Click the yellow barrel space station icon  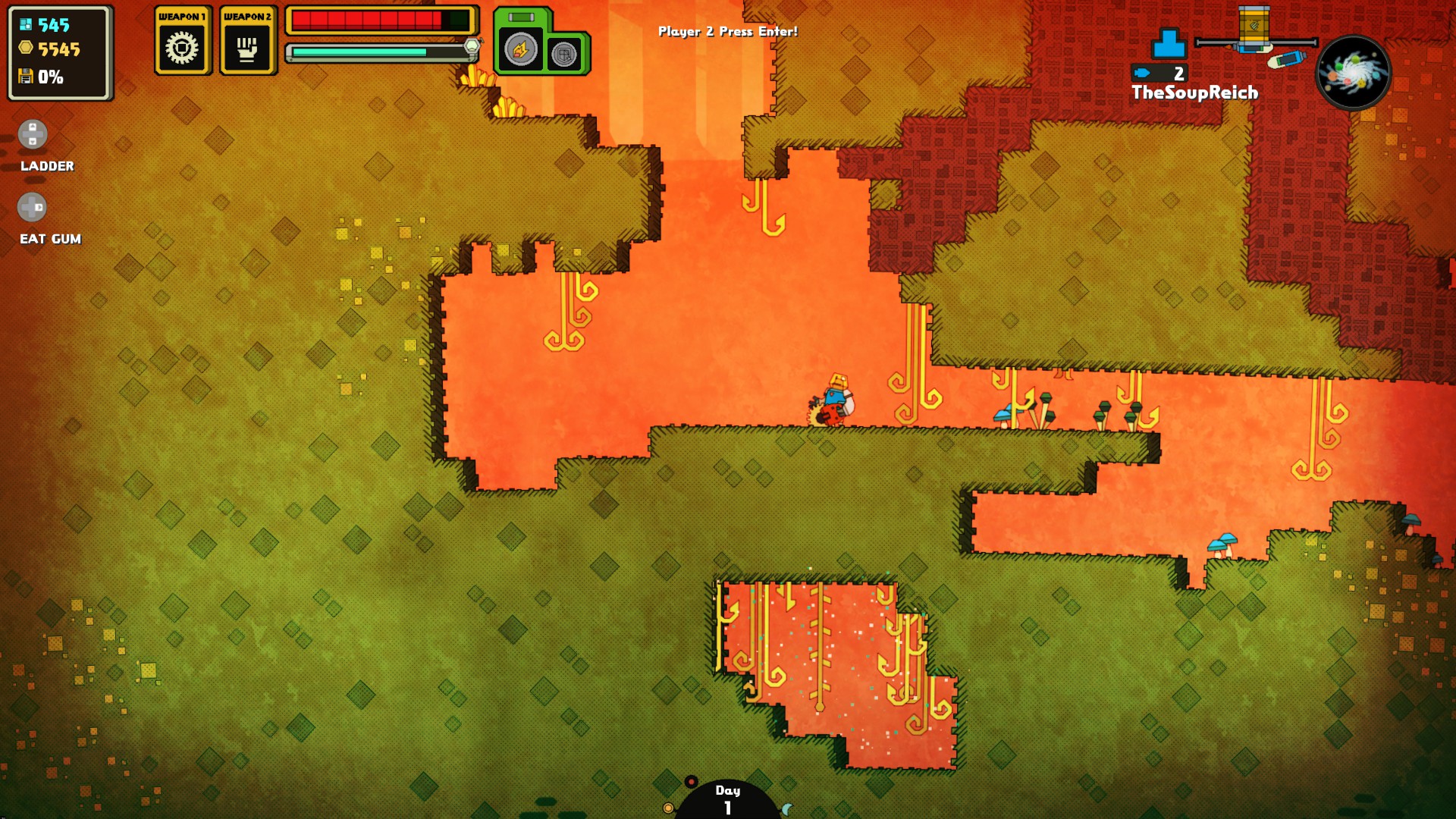pyautogui.click(x=1254, y=29)
